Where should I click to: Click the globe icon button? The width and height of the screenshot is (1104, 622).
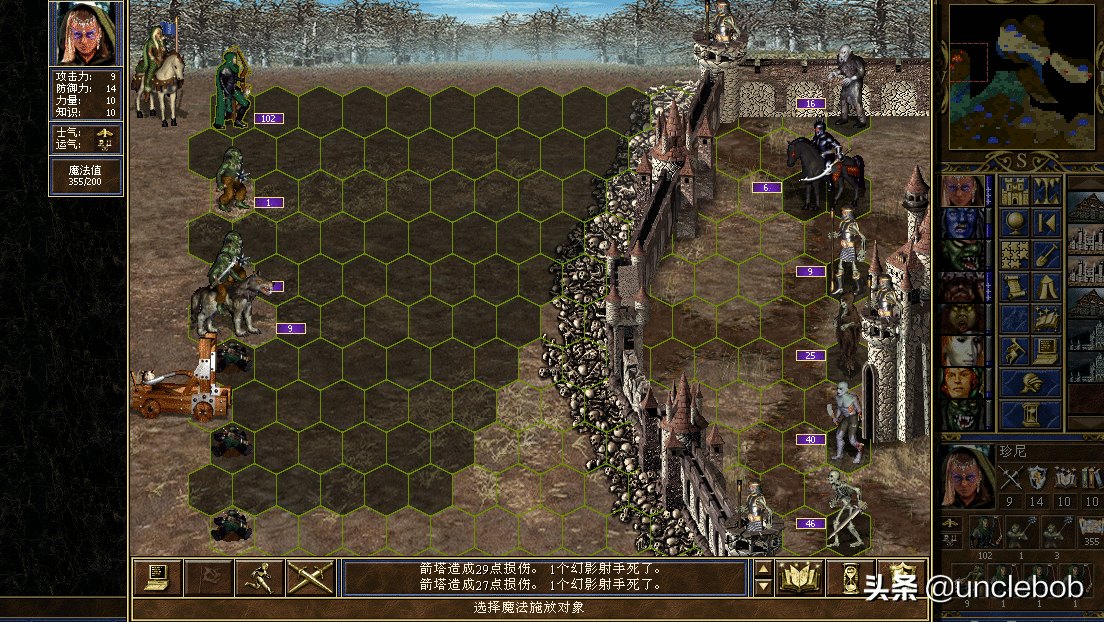point(1015,222)
